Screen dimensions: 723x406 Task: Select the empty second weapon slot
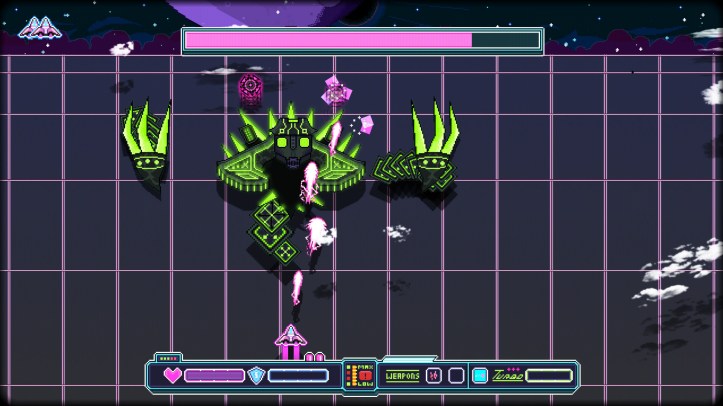(x=456, y=376)
